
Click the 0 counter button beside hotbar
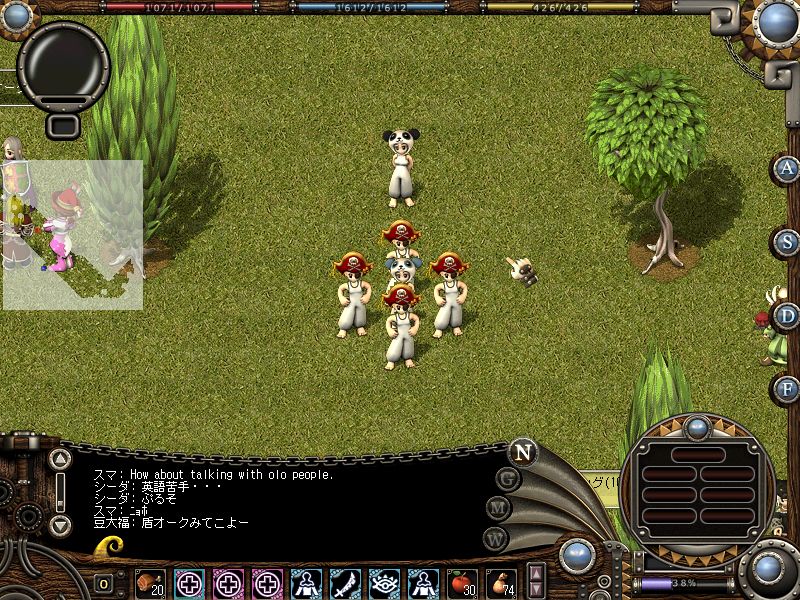104,584
